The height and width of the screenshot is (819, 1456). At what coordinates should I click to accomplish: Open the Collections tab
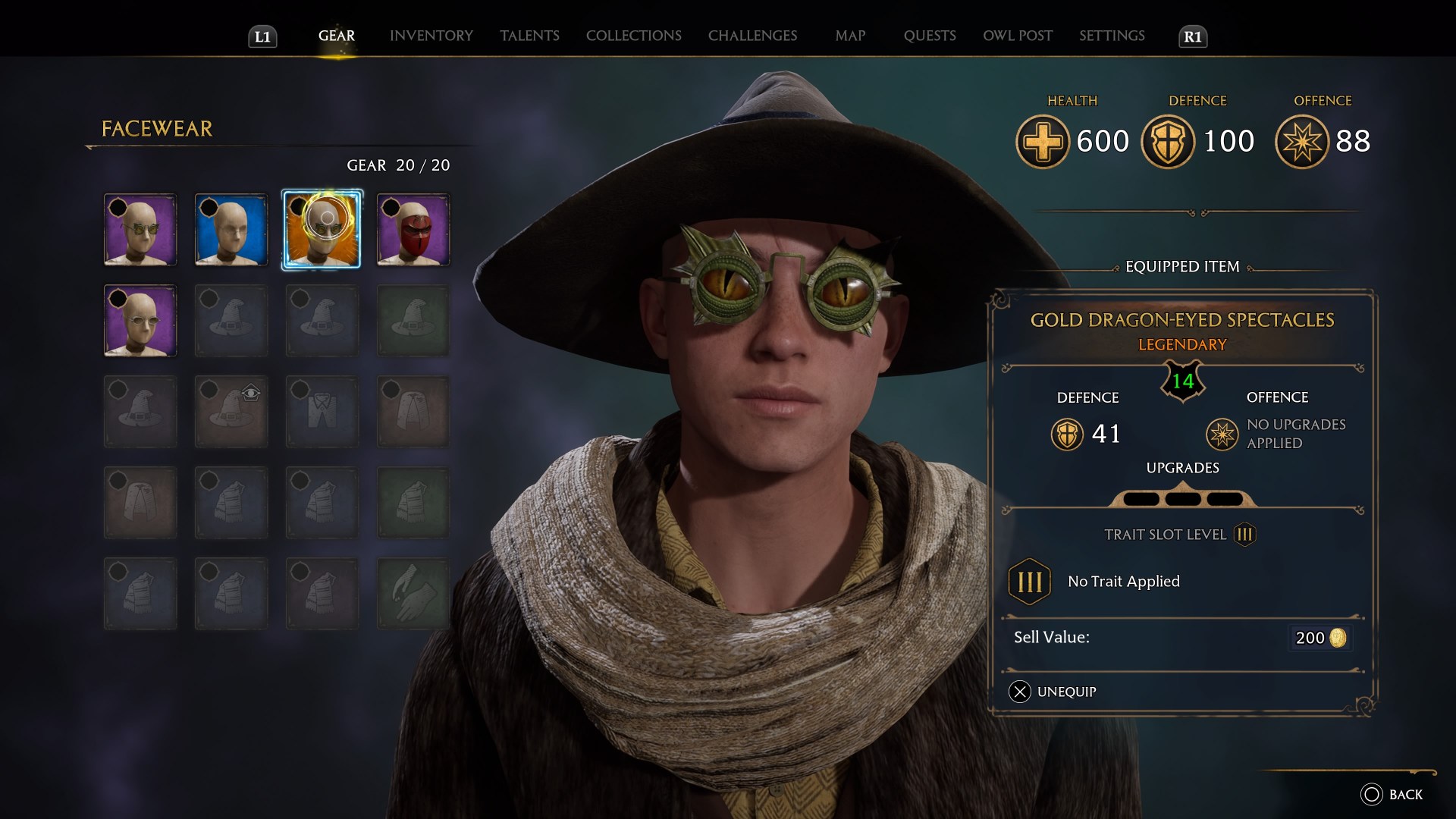tap(633, 35)
